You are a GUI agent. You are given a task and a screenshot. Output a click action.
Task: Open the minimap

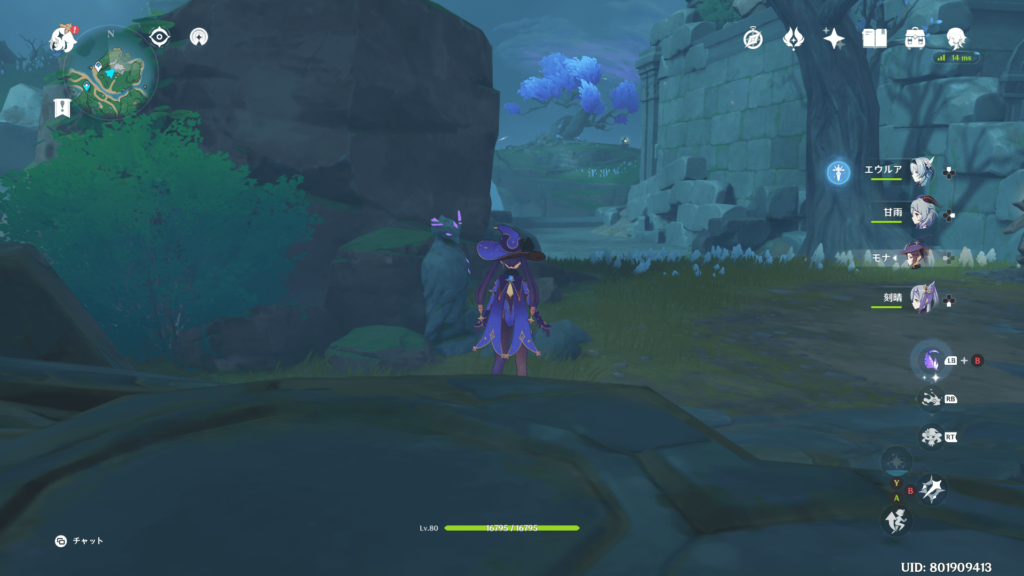click(x=111, y=72)
